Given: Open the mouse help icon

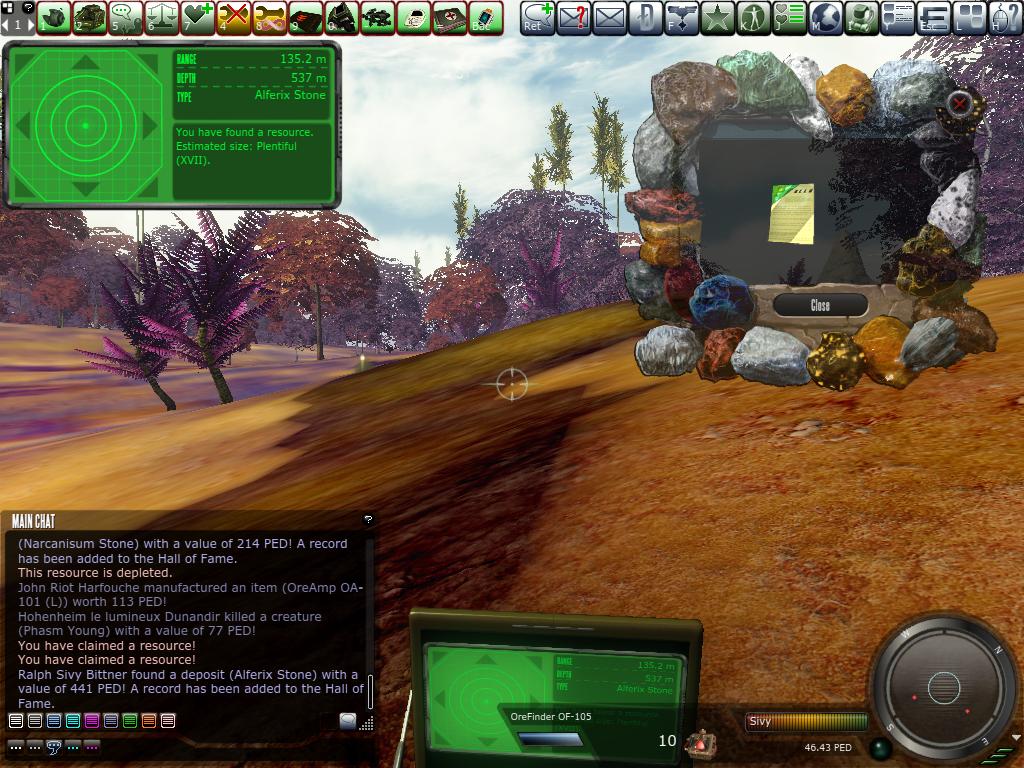Looking at the screenshot, I should 1005,17.
